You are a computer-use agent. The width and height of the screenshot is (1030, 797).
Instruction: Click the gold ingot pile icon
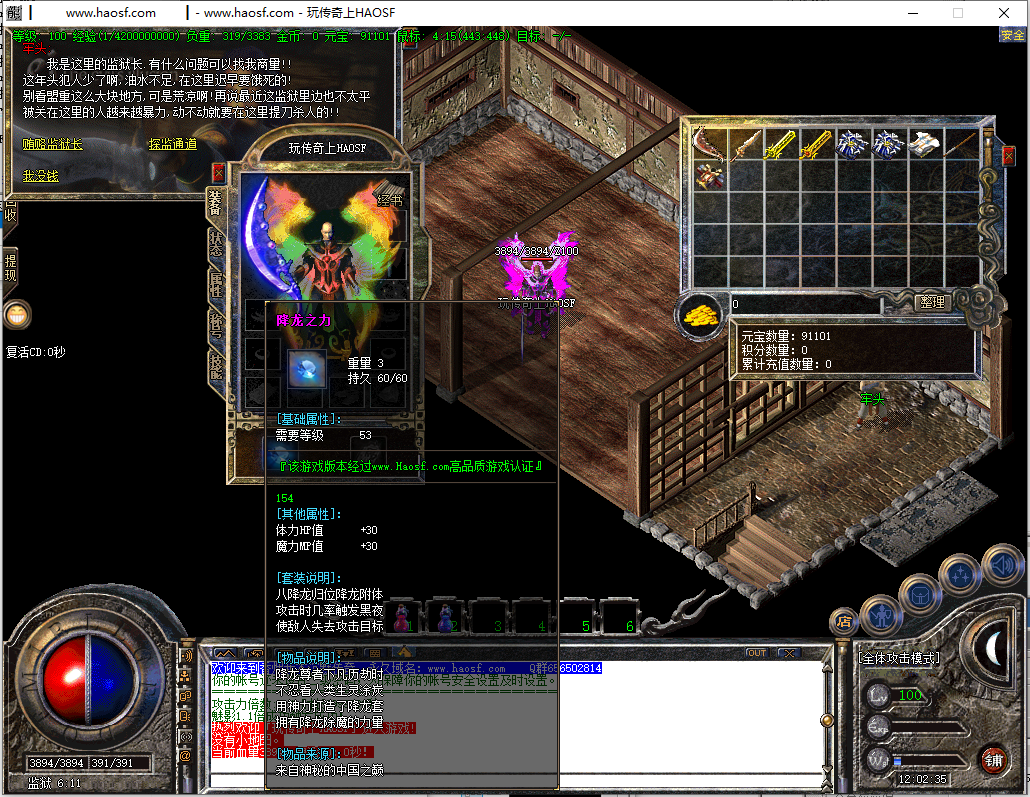point(701,315)
